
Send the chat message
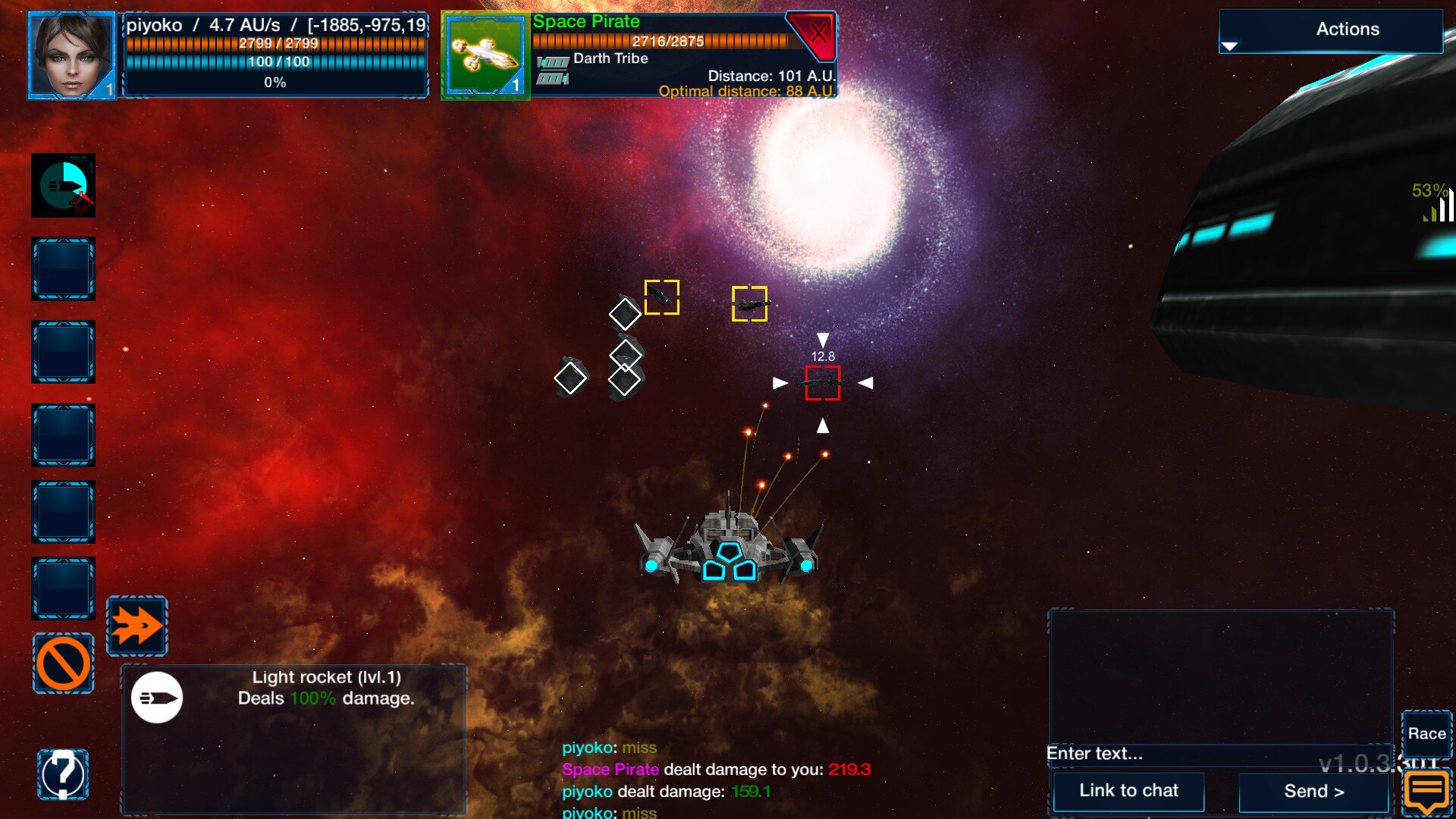click(1313, 791)
